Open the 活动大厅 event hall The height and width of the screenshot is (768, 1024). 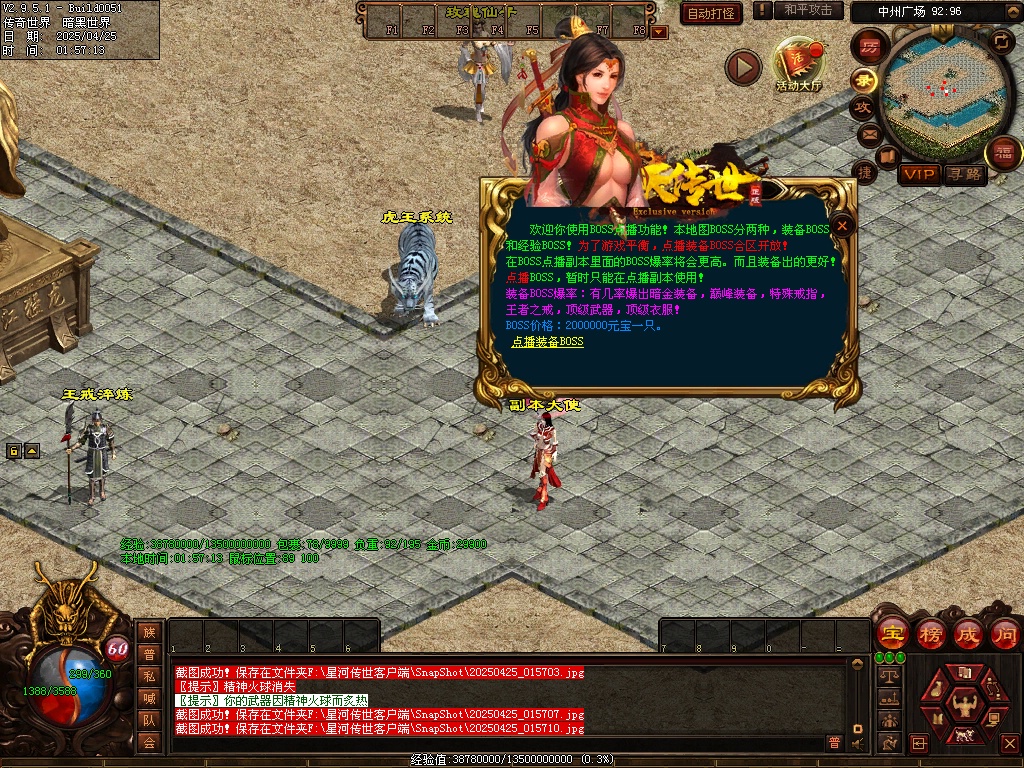coord(798,66)
